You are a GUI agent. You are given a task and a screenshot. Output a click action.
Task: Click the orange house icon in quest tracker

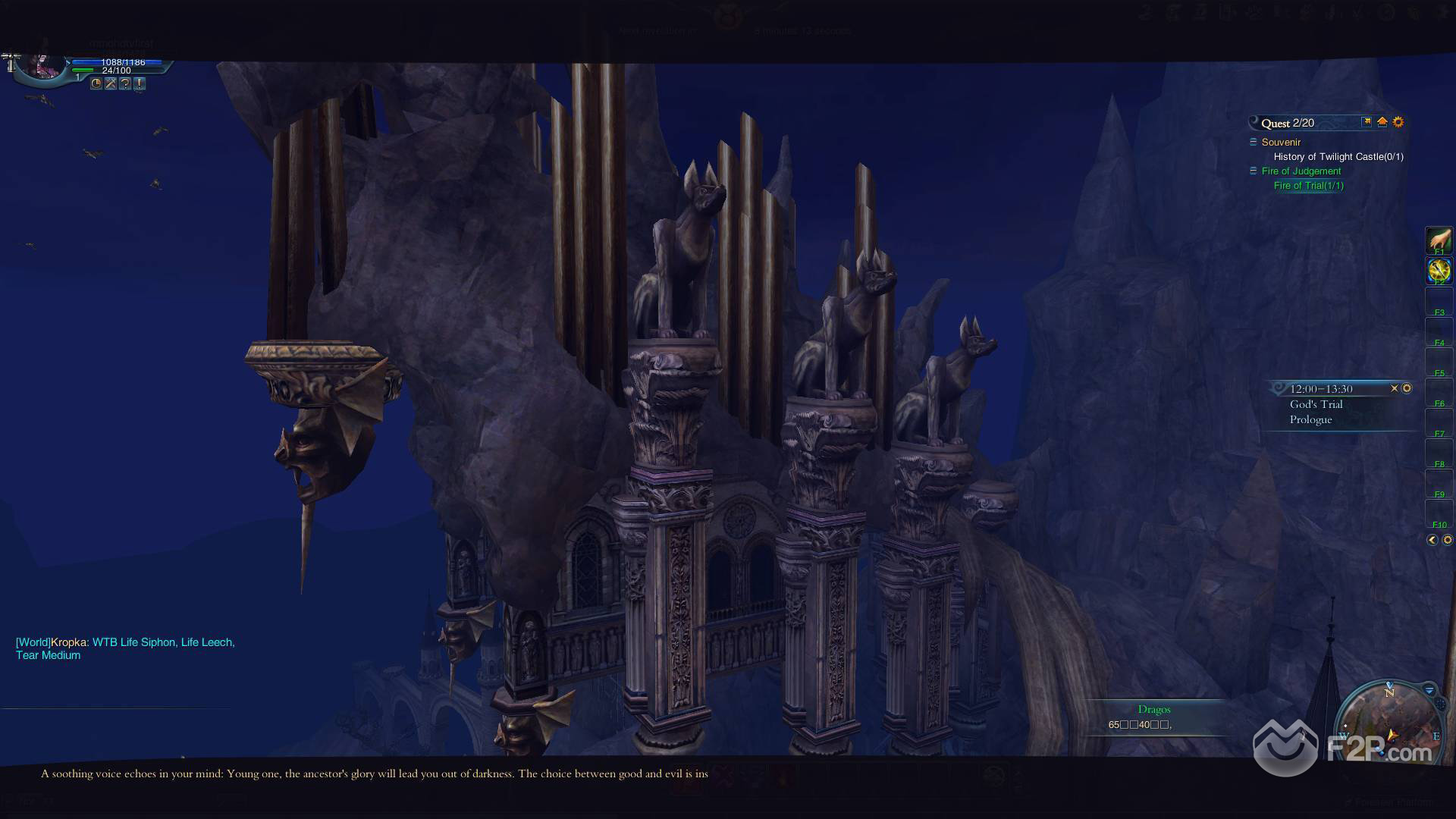(1382, 121)
